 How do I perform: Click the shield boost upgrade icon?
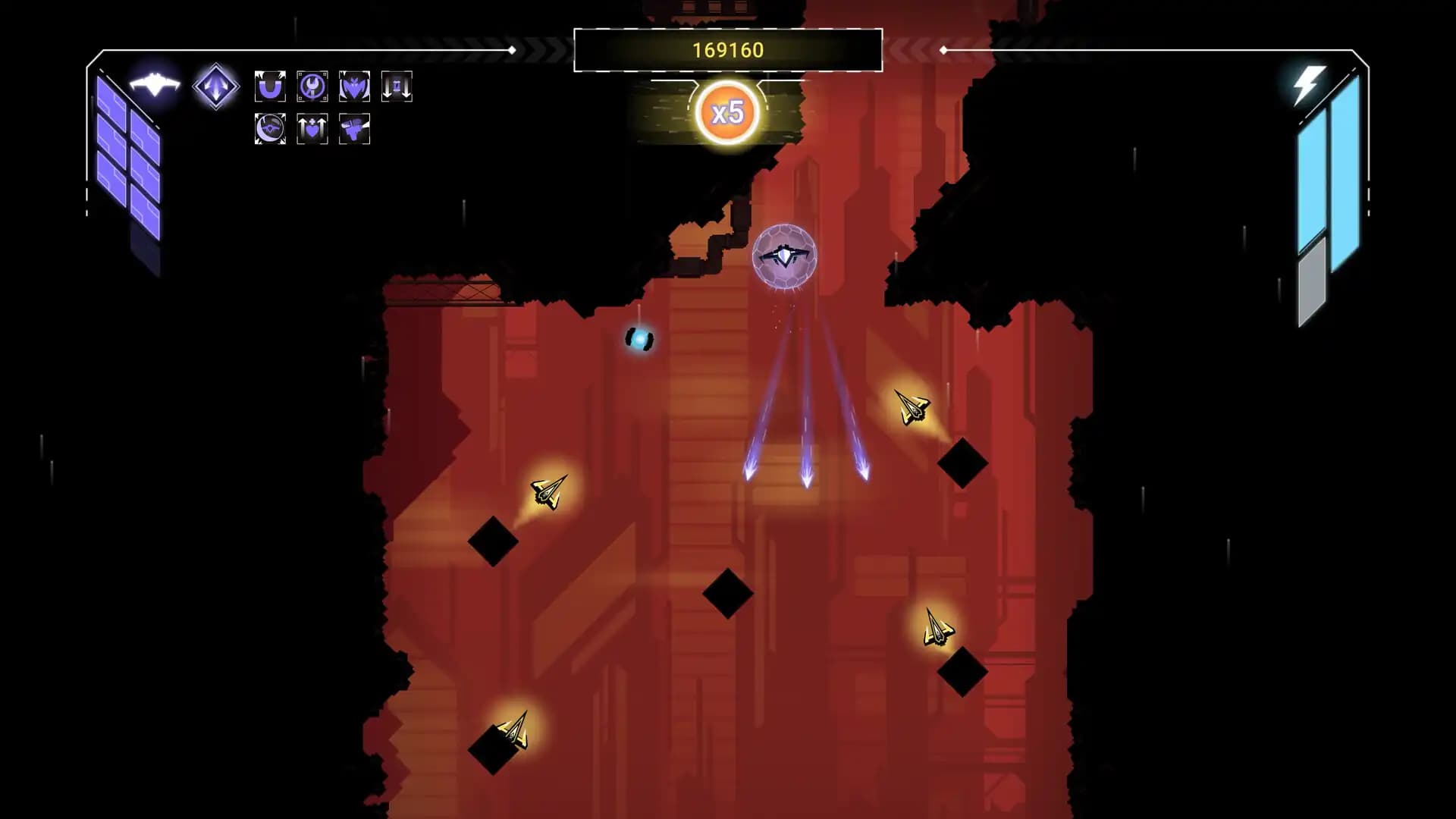click(x=312, y=129)
